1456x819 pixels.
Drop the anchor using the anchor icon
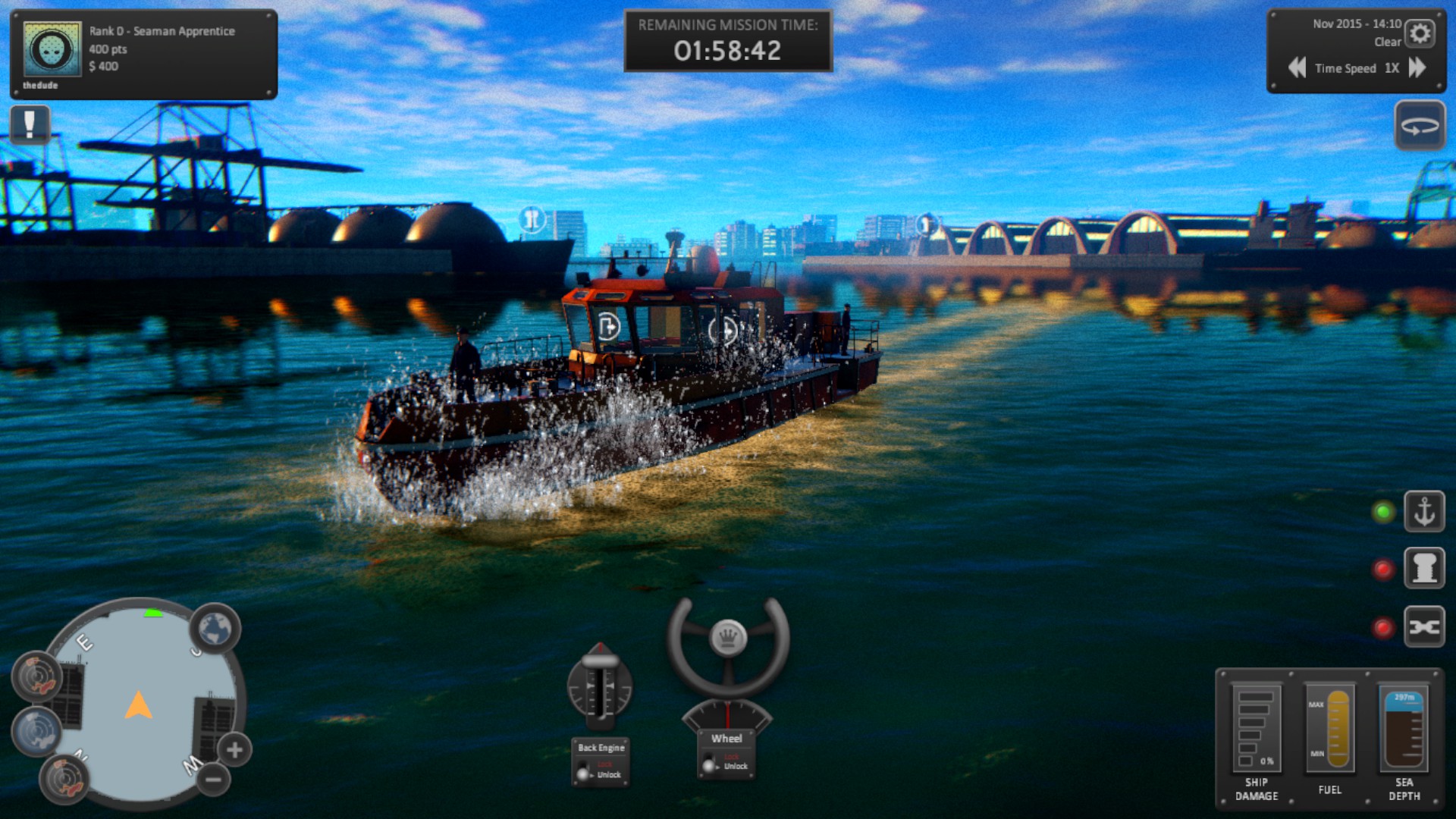(x=1425, y=510)
